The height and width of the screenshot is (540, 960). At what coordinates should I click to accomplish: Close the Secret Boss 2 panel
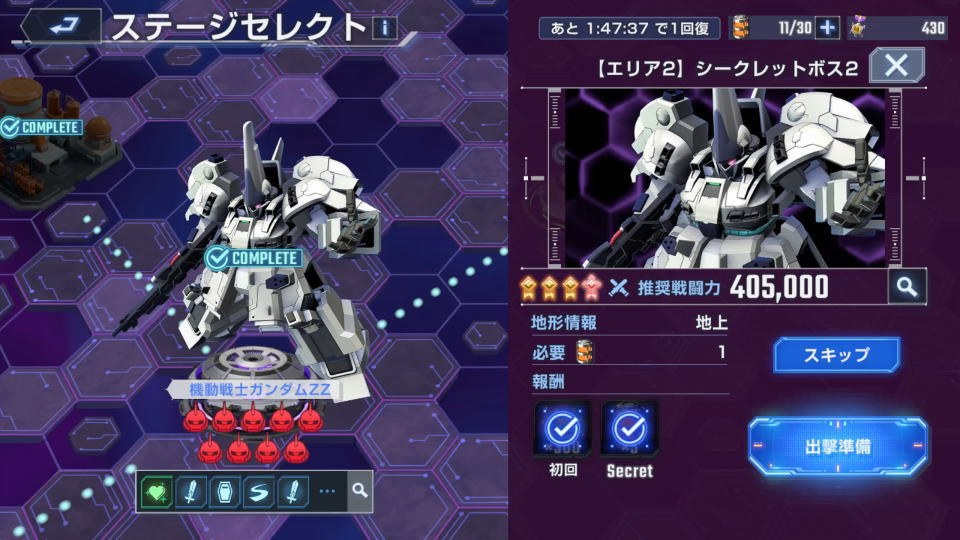click(x=896, y=67)
